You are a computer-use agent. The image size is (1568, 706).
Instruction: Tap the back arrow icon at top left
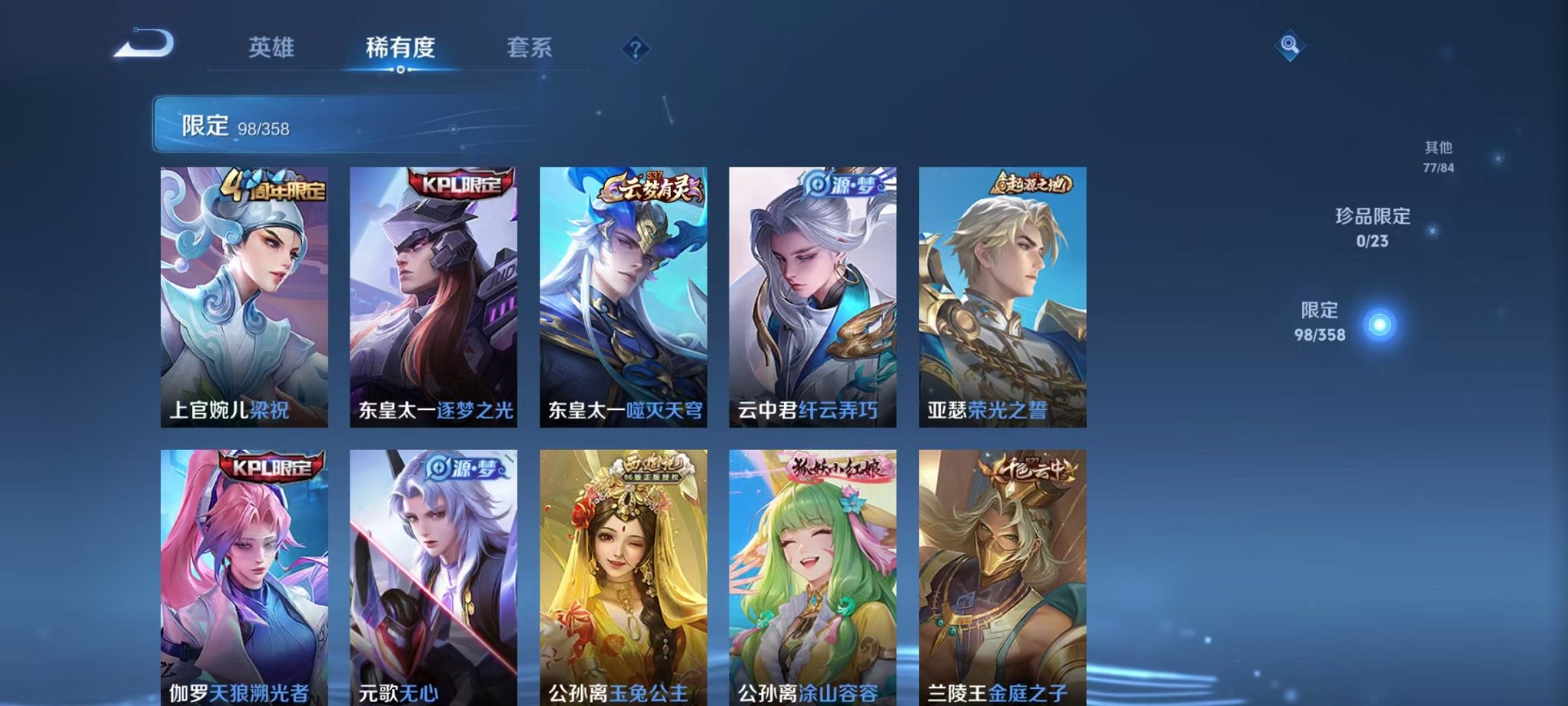tap(142, 45)
